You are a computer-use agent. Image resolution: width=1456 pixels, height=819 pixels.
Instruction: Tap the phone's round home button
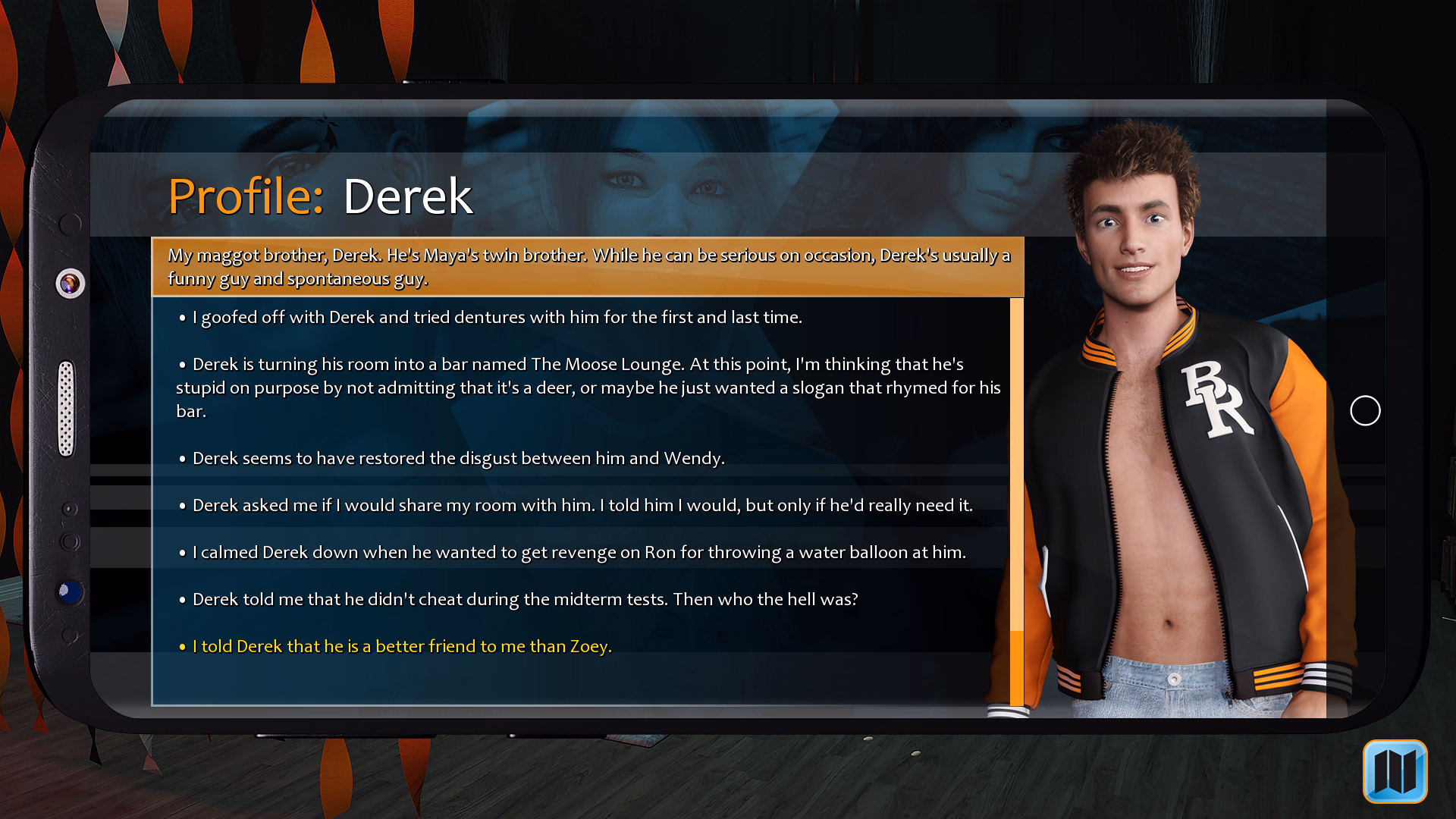[1365, 411]
